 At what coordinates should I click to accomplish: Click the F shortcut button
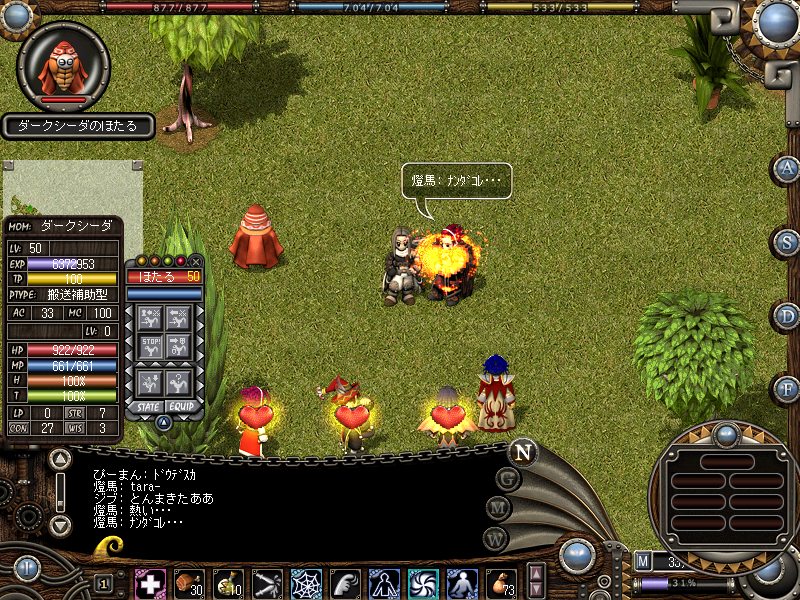click(x=787, y=388)
